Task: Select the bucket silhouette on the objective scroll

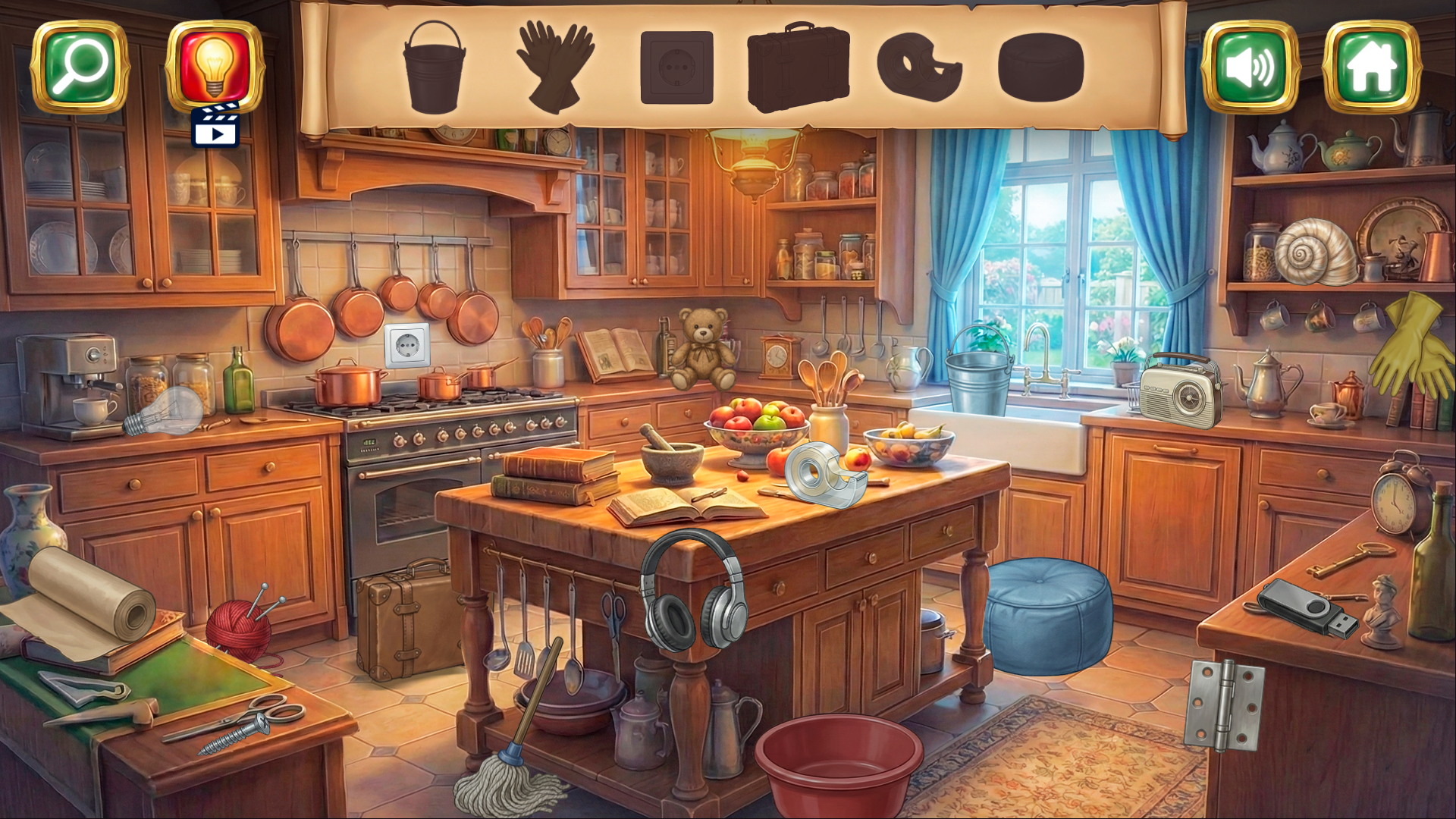Action: (x=435, y=68)
